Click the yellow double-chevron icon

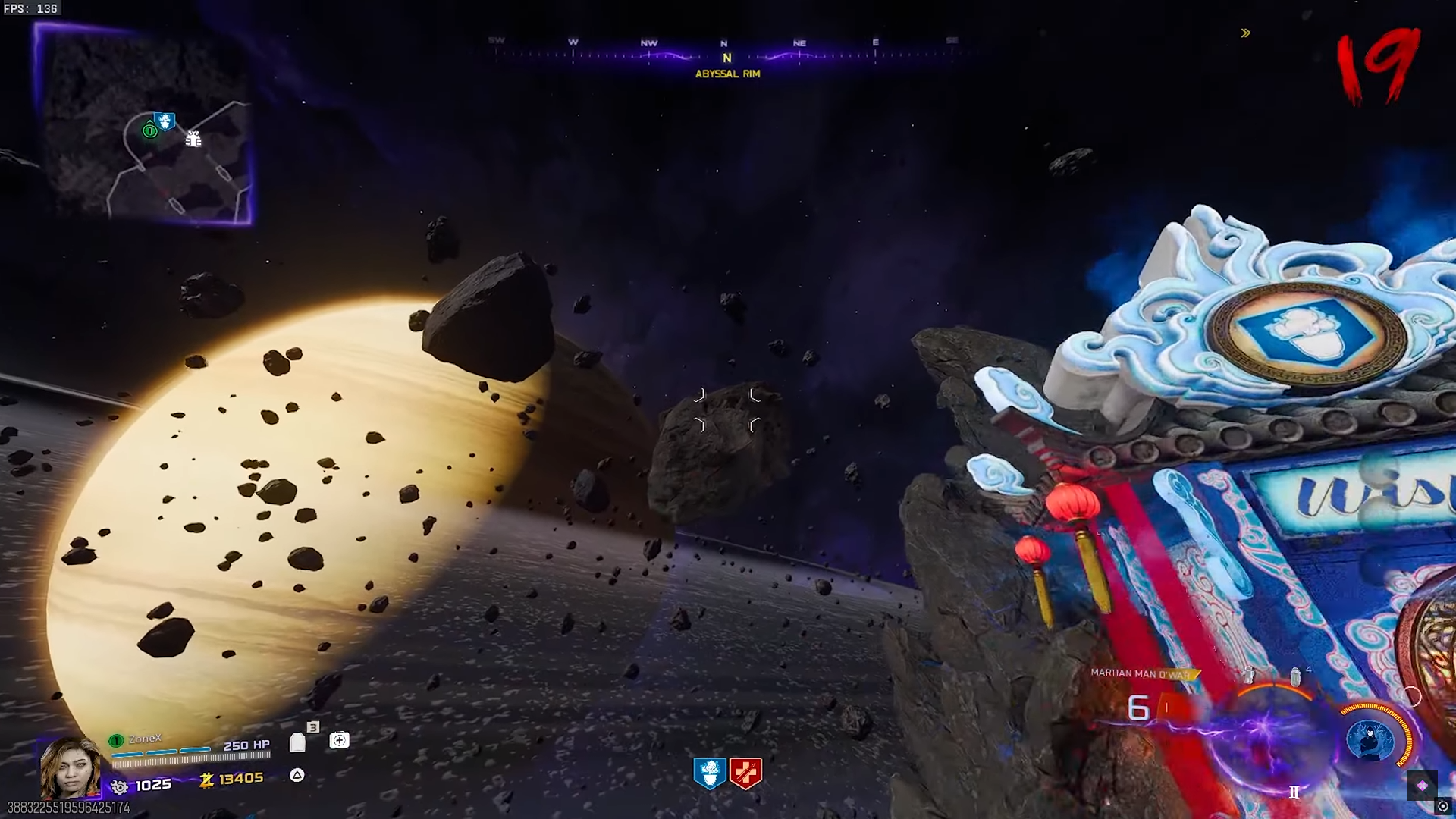tap(1245, 33)
